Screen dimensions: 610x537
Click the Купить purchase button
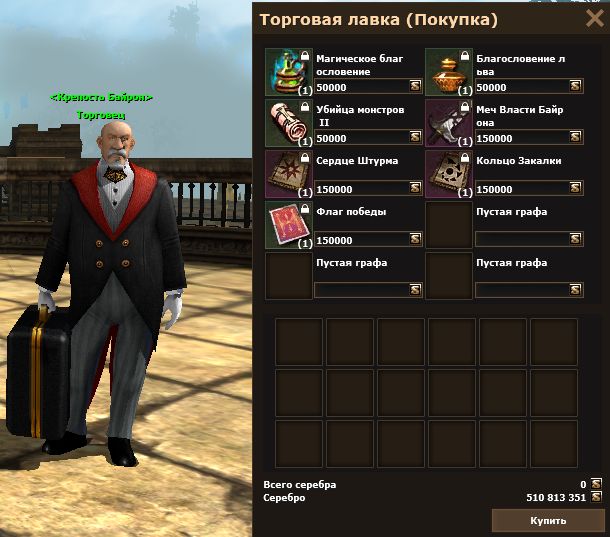click(548, 520)
